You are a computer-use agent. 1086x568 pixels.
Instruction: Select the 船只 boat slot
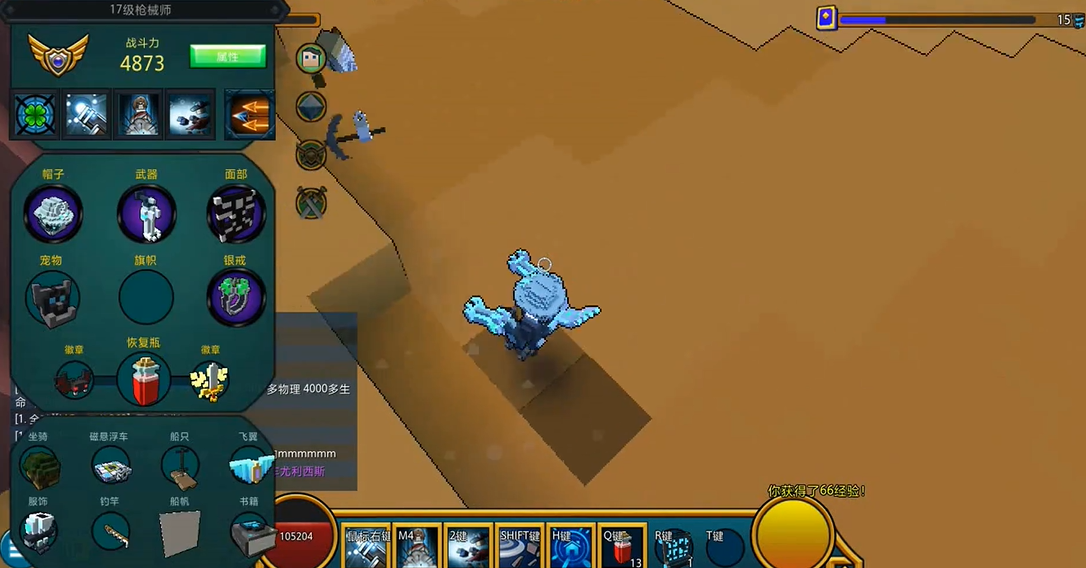180,466
